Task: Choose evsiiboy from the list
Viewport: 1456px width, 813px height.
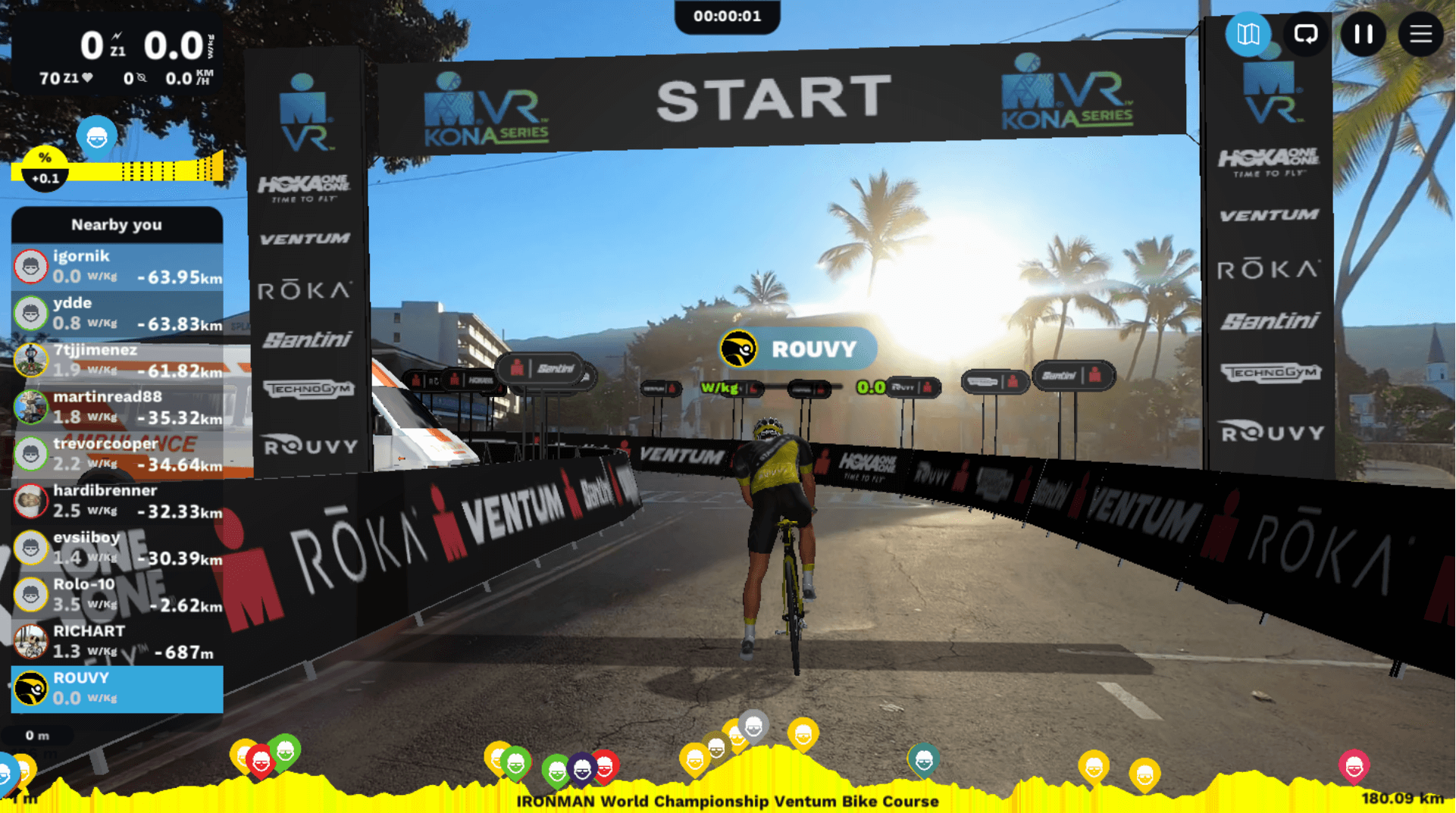Action: pos(117,548)
